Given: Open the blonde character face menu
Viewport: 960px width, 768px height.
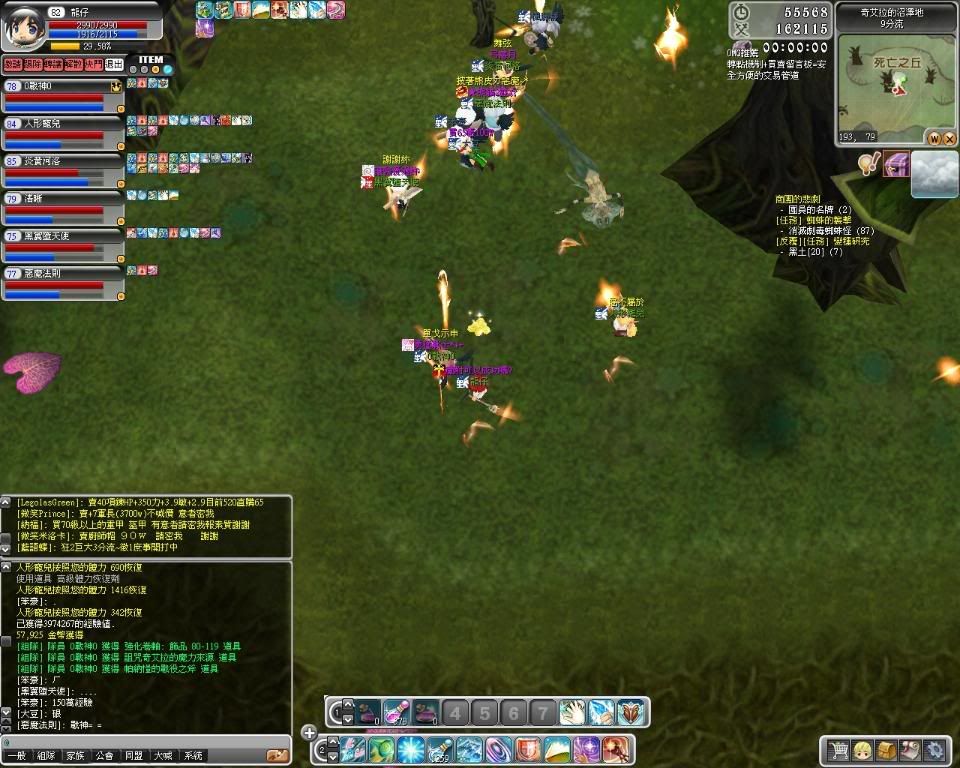Looking at the screenshot, I should pos(861,750).
